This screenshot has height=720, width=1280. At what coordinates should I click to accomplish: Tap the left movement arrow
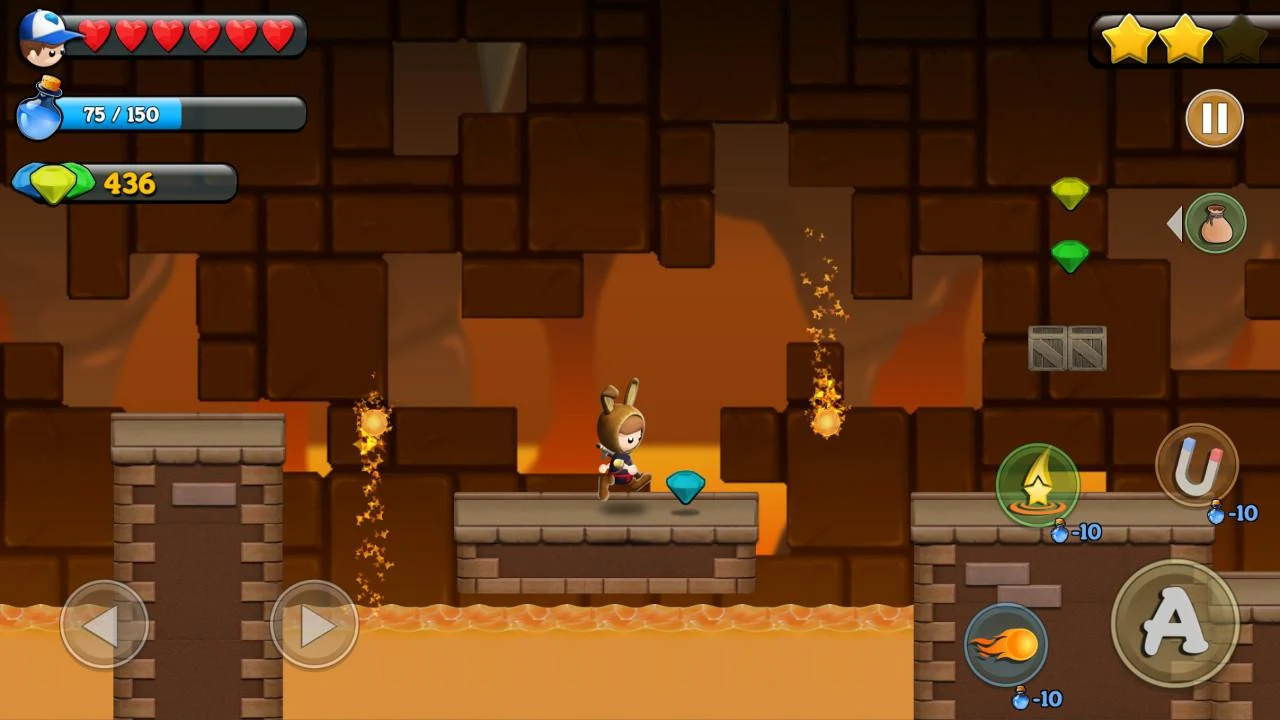(x=104, y=625)
